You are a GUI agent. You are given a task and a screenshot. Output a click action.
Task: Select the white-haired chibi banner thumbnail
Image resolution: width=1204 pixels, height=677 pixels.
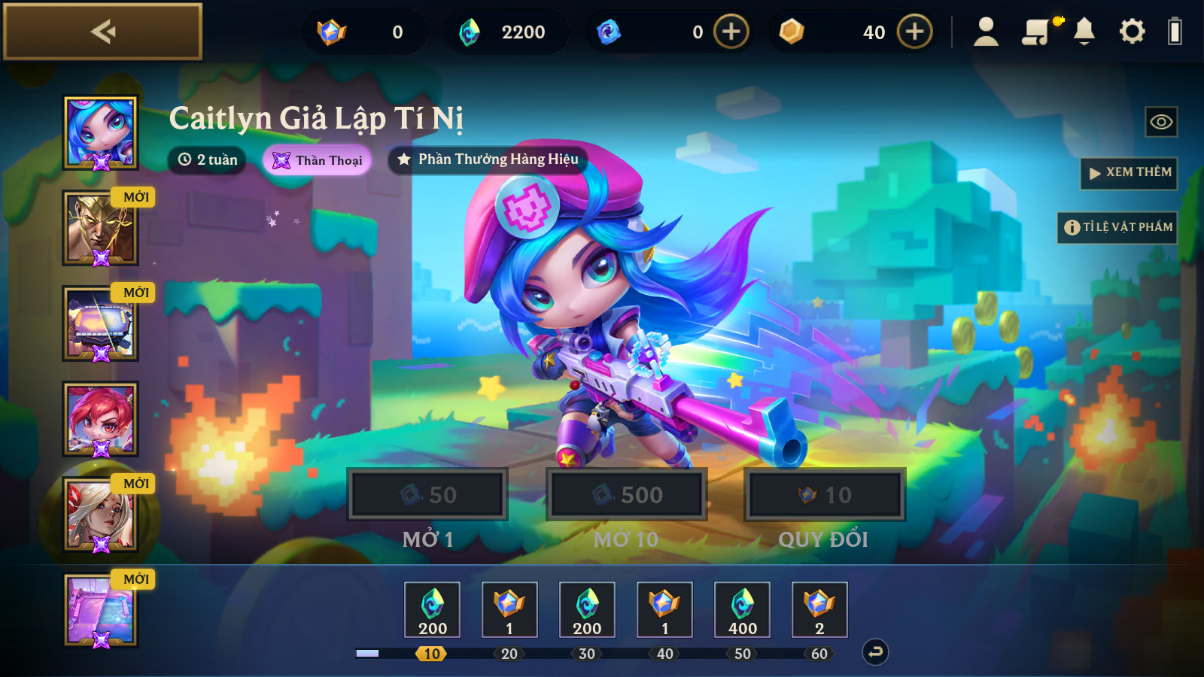100,514
